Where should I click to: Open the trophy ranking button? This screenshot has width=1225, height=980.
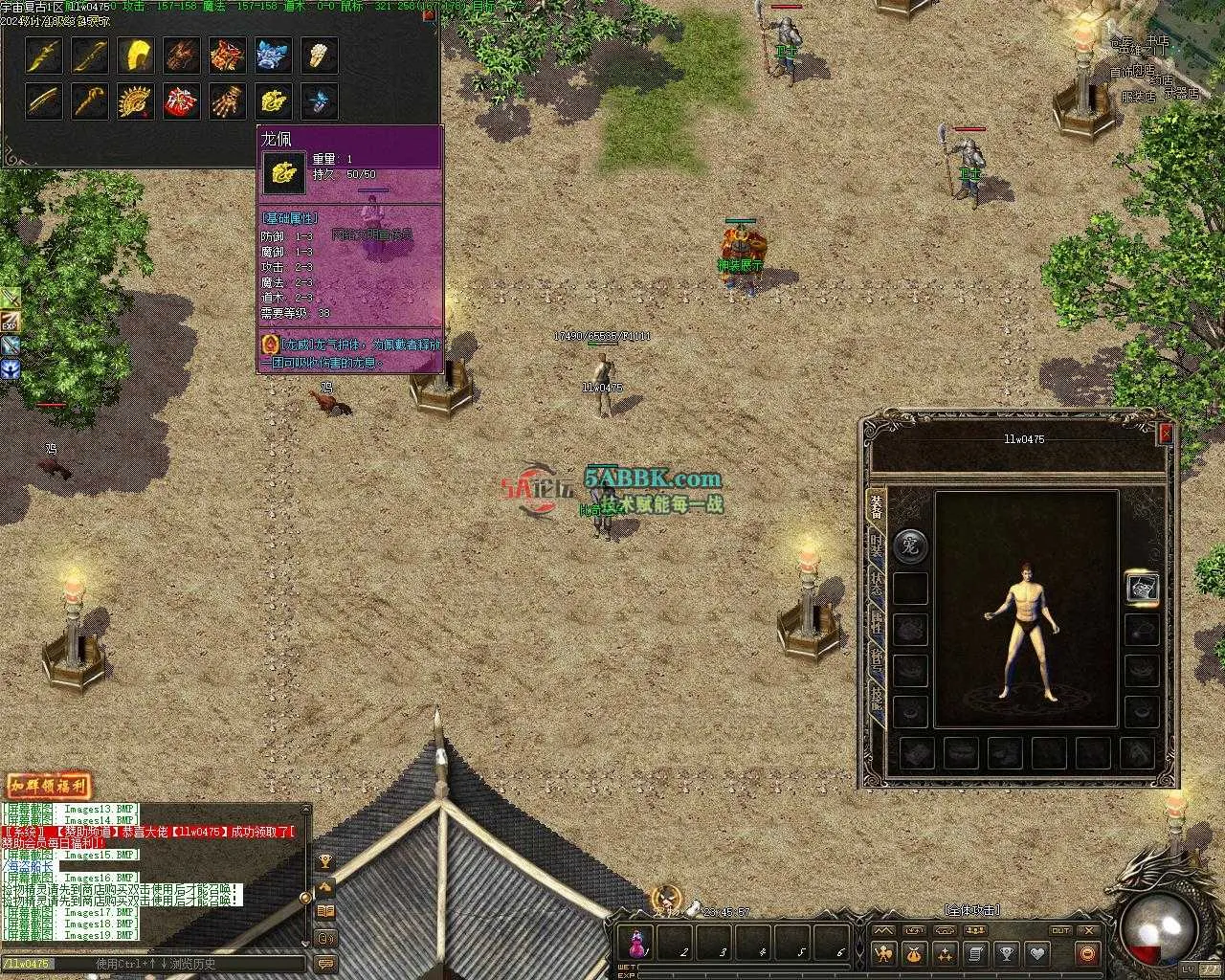(x=1006, y=953)
